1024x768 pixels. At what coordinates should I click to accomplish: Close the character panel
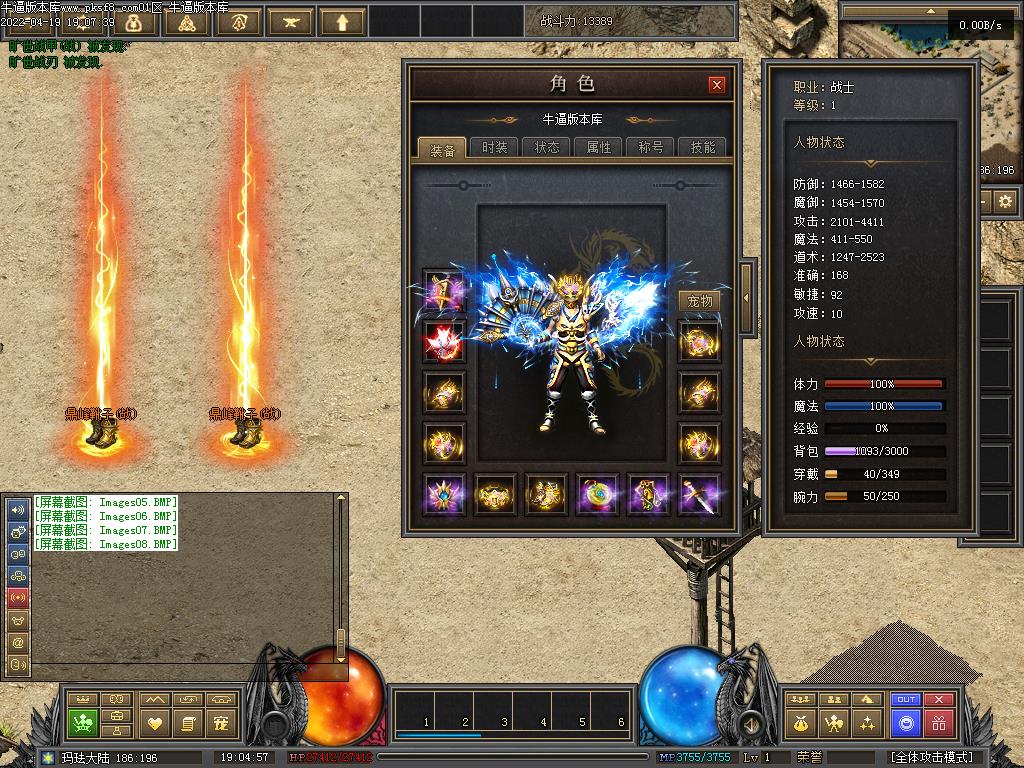(x=716, y=85)
